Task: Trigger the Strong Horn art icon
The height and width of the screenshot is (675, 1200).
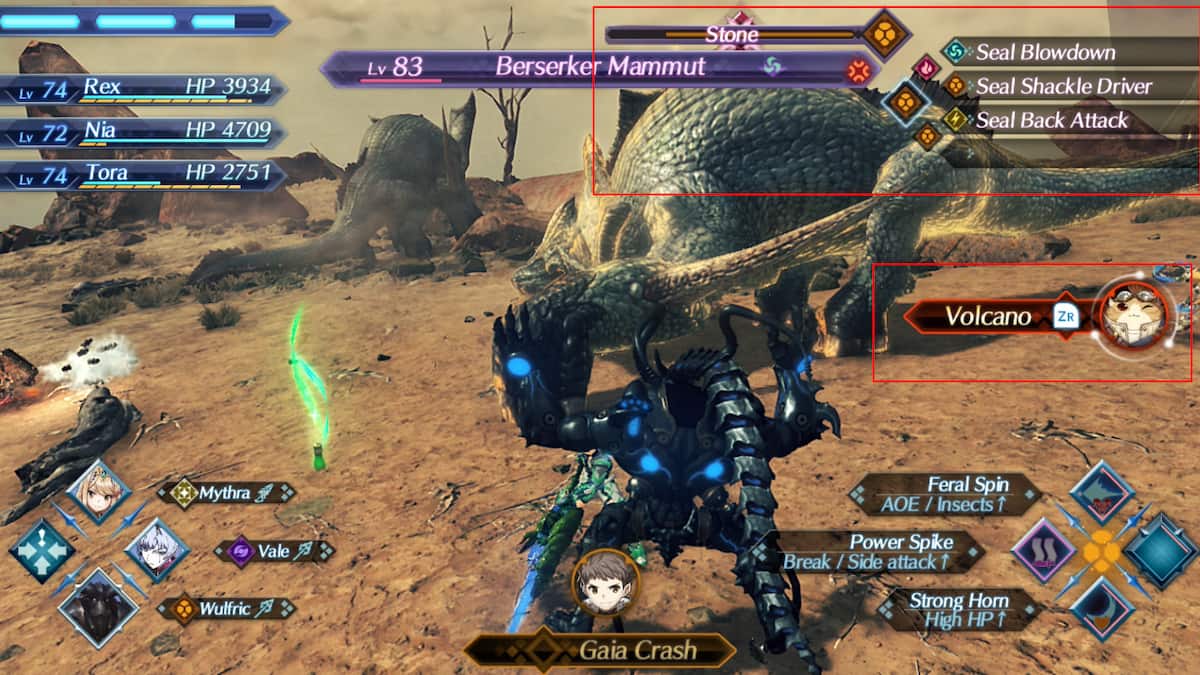Action: point(1101,608)
